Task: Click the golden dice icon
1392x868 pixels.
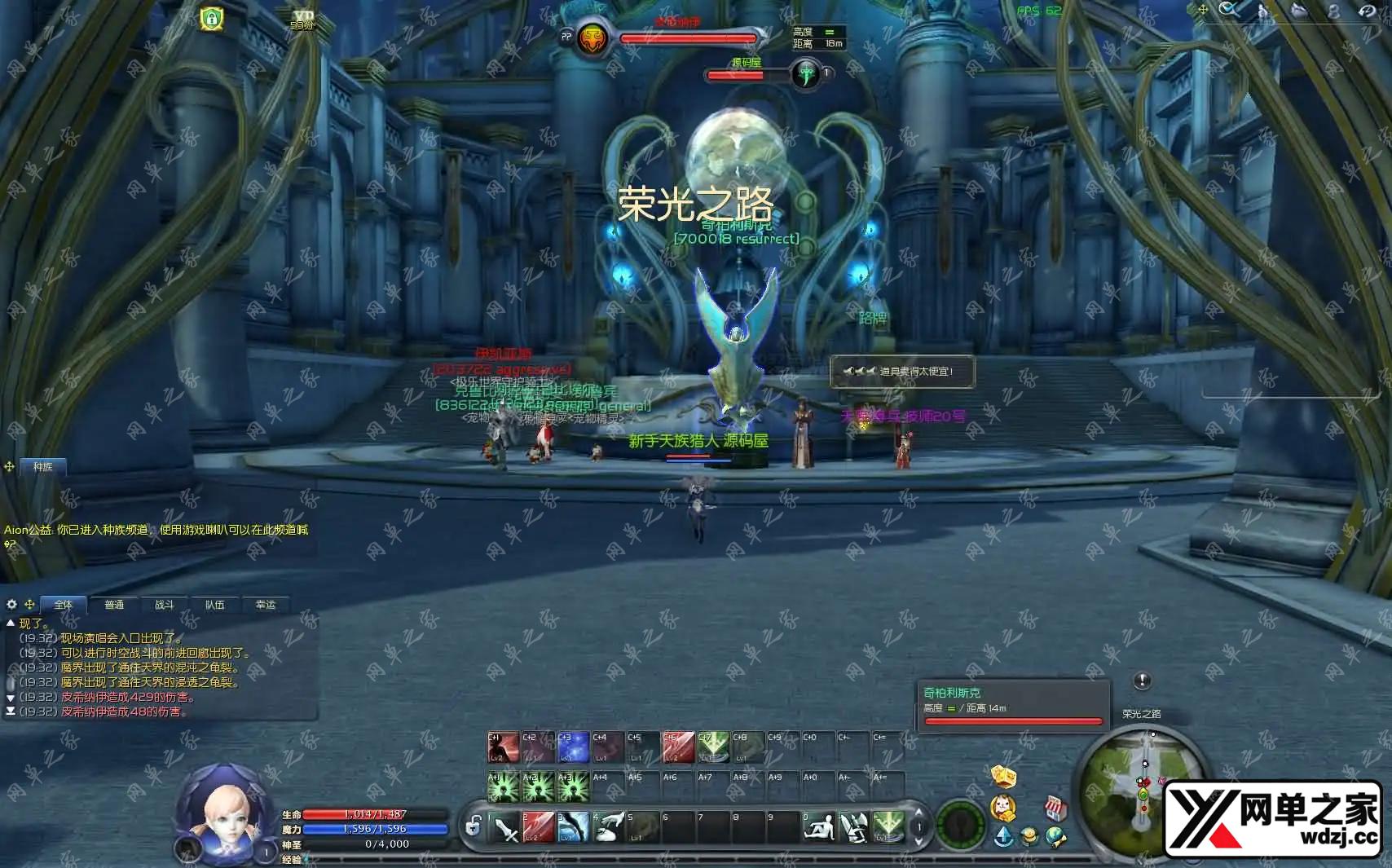Action: 1003,776
